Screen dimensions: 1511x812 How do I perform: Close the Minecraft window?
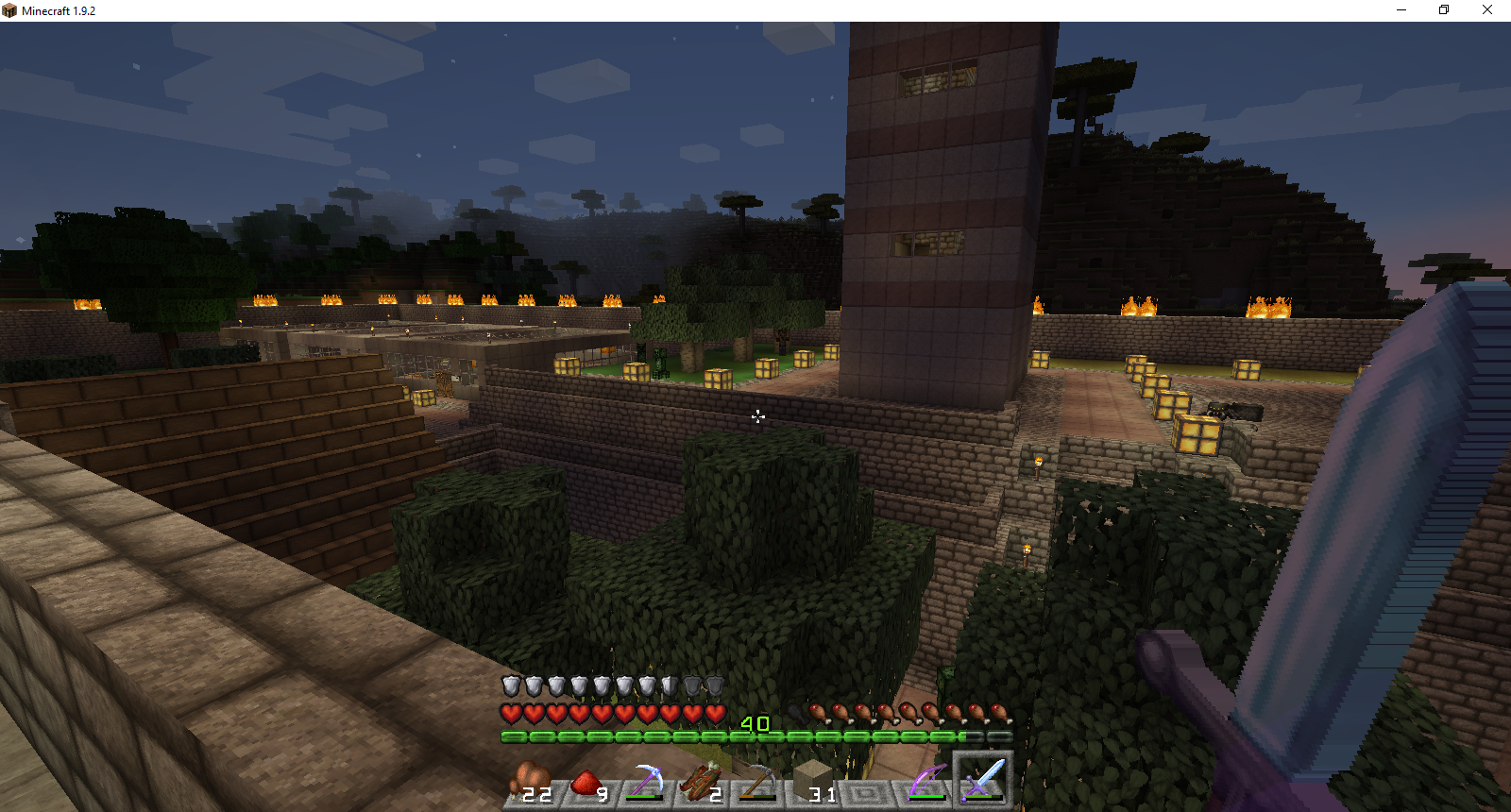click(x=1486, y=10)
